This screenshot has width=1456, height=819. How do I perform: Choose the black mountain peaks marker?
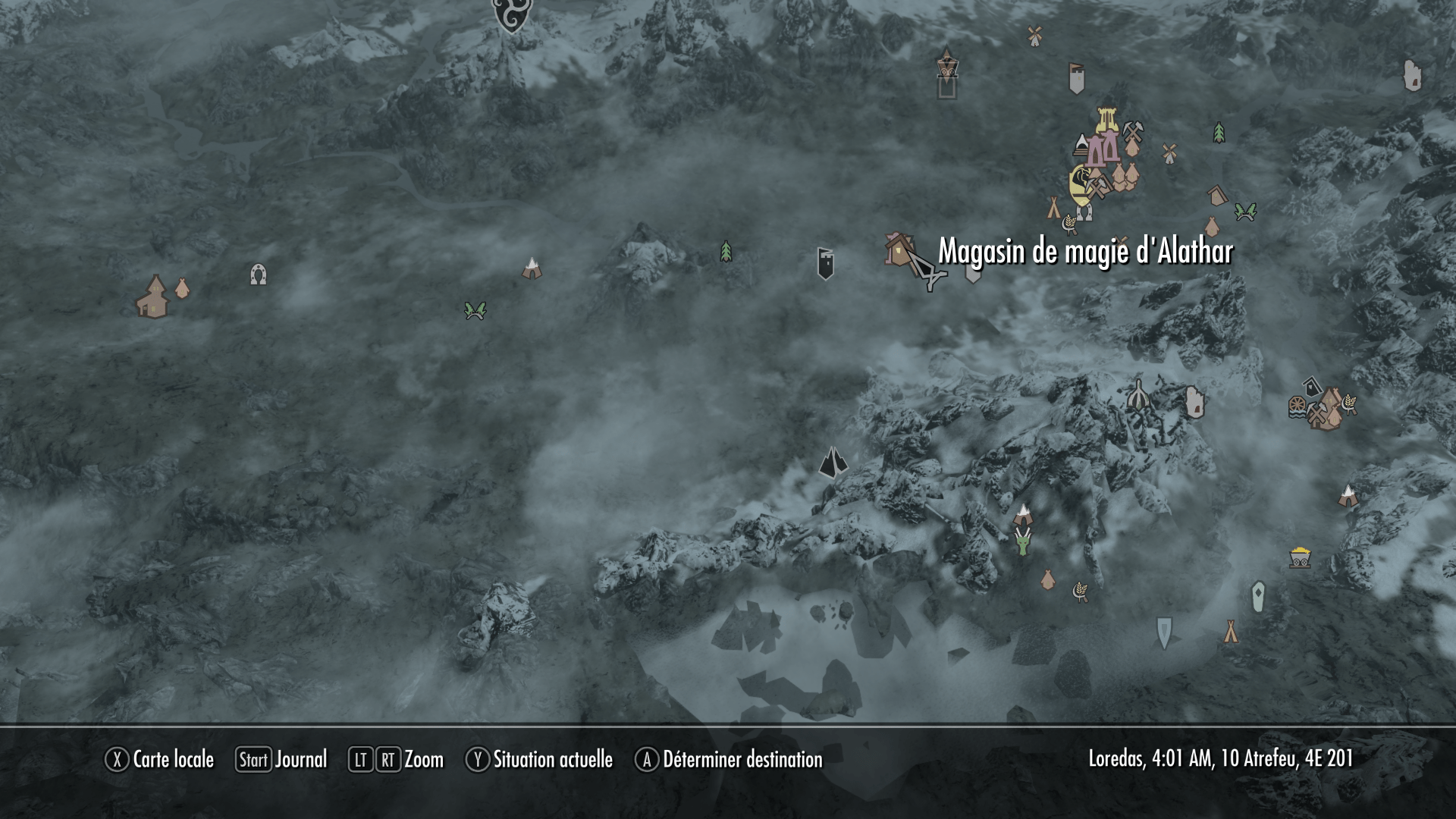[833, 462]
